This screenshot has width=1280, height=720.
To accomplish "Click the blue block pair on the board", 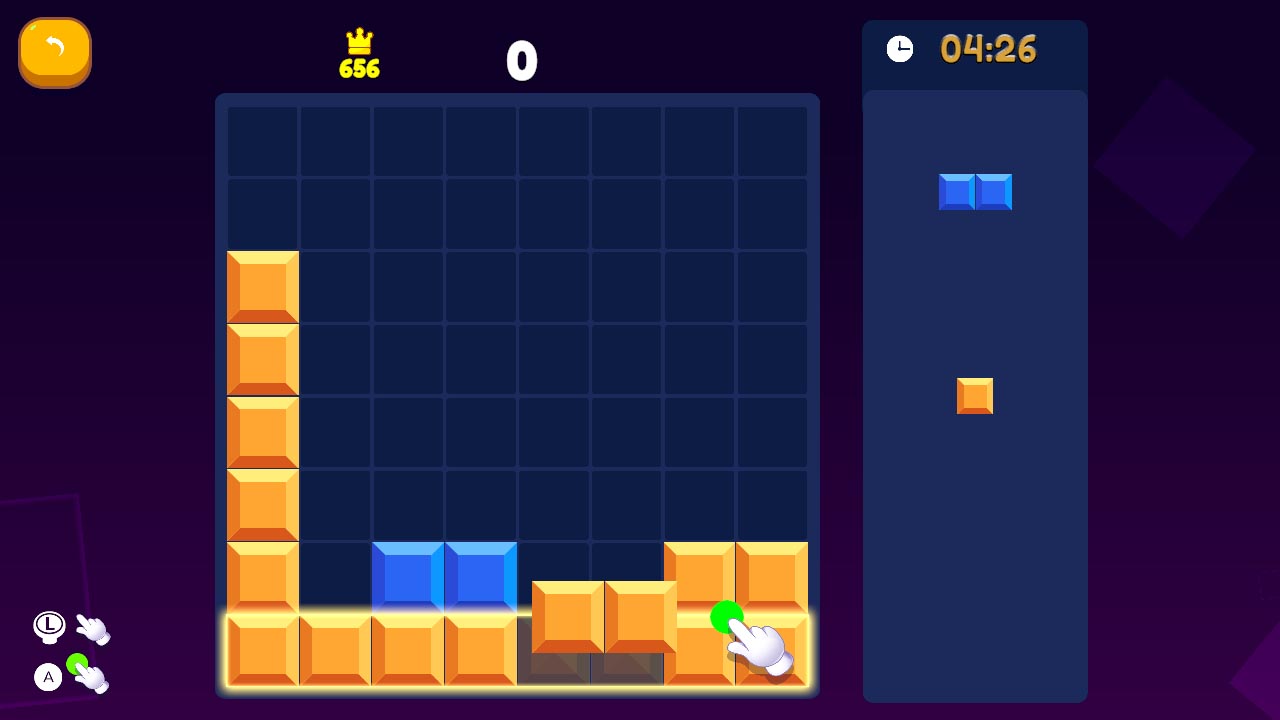I will tap(444, 575).
